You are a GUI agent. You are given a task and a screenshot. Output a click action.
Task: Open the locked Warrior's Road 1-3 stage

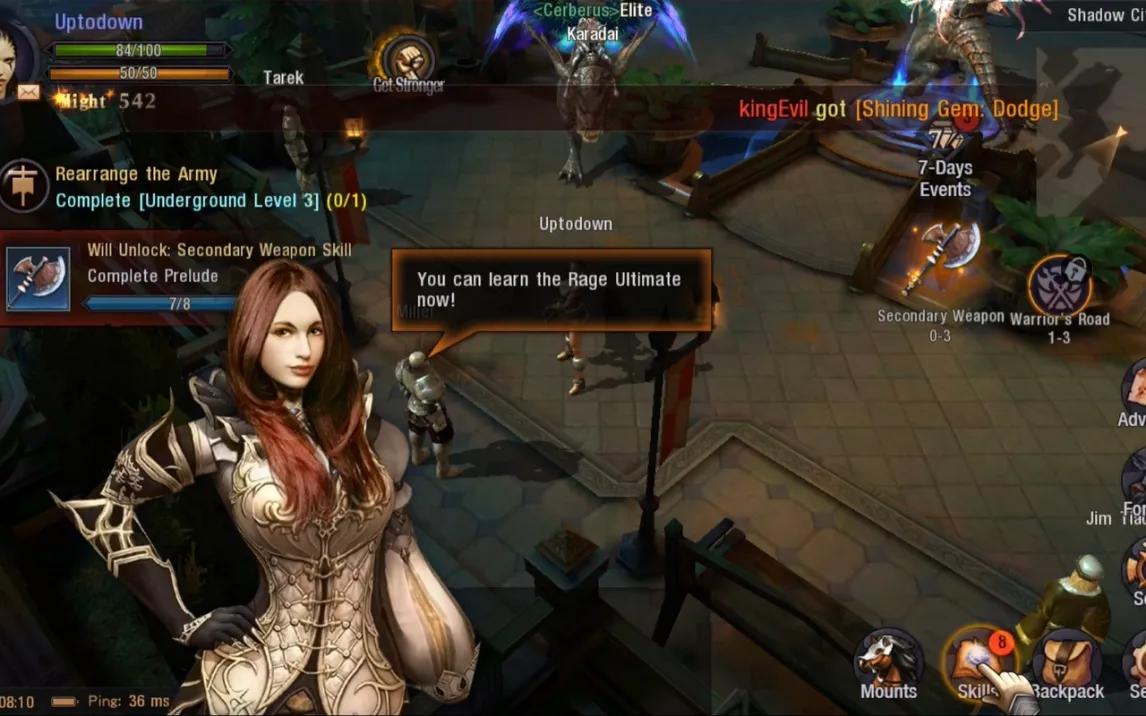click(x=1059, y=286)
